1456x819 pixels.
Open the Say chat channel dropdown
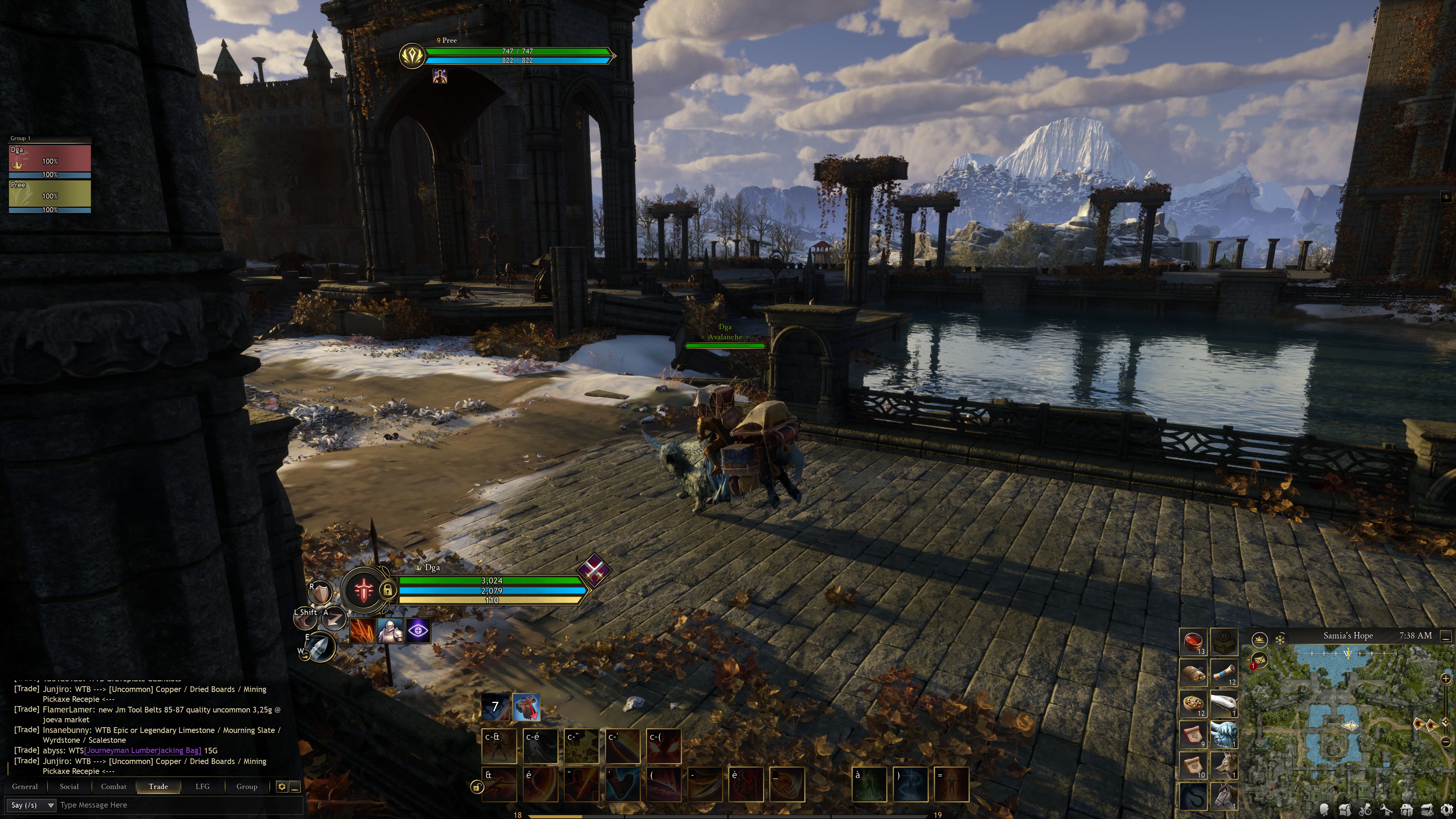pos(32,805)
